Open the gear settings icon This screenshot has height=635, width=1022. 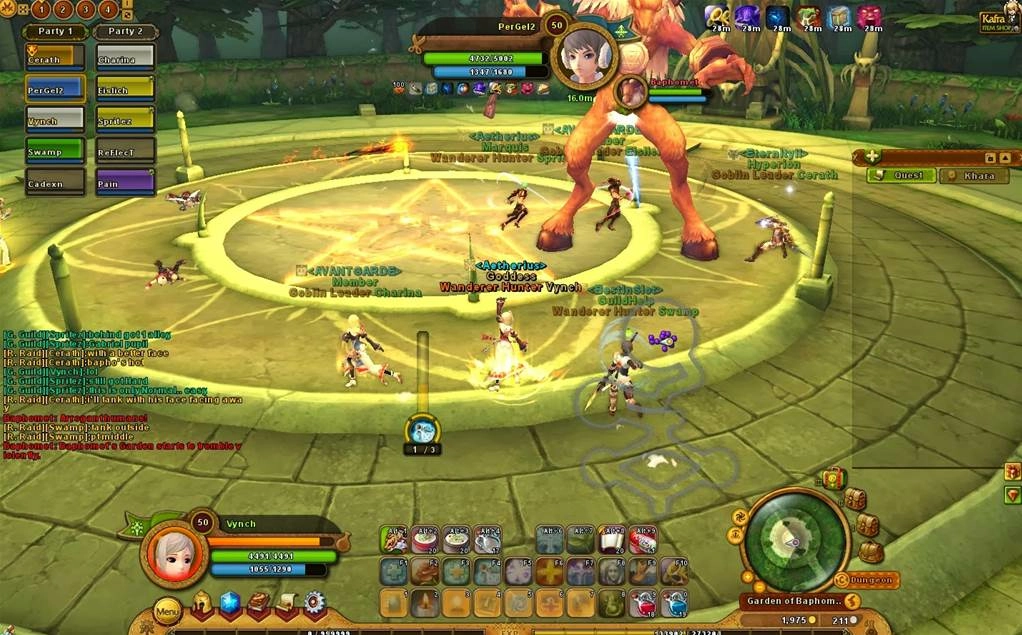(x=315, y=603)
